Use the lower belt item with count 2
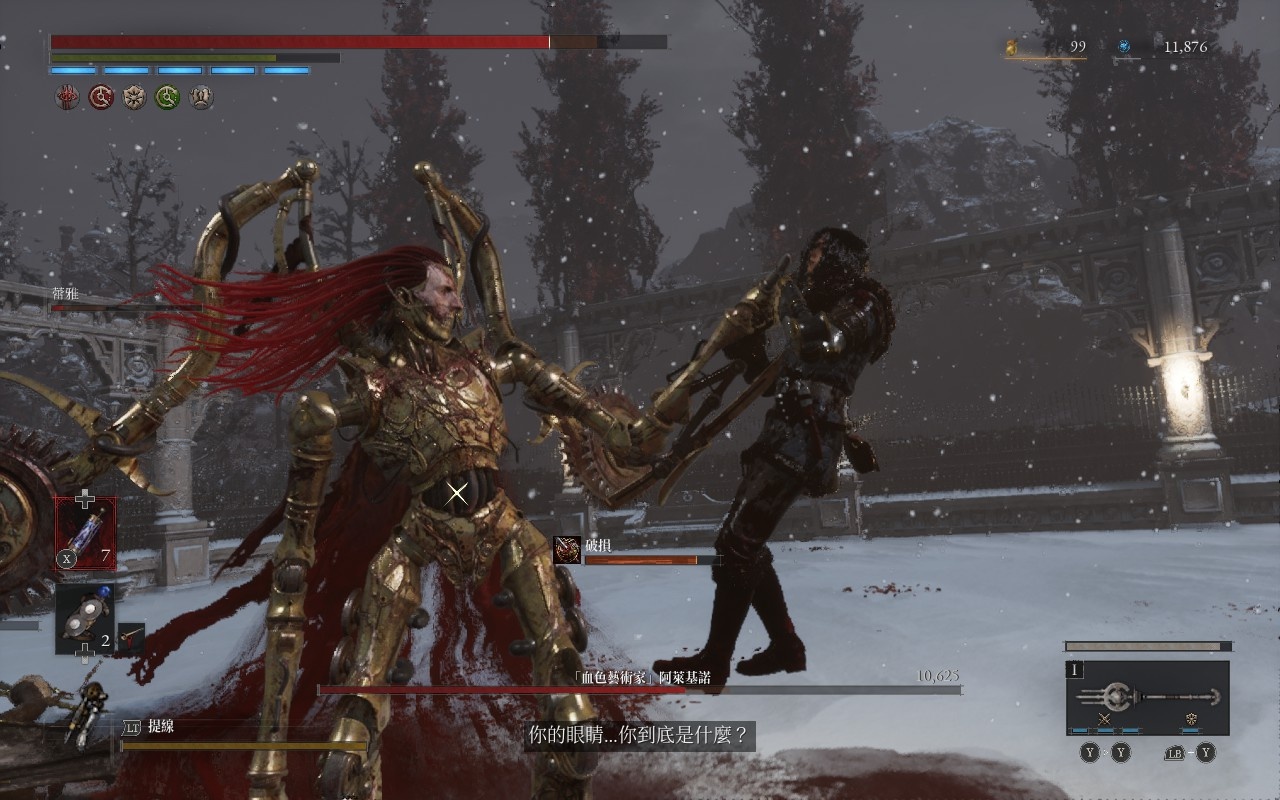1280x800 pixels. pyautogui.click(x=84, y=620)
